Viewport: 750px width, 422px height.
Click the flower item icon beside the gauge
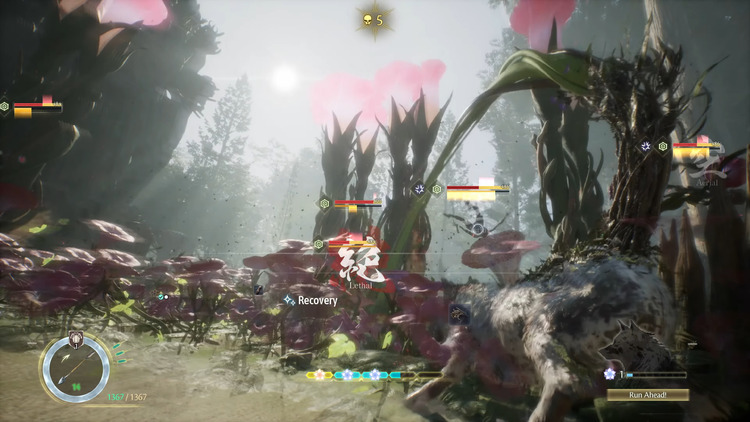[610, 374]
